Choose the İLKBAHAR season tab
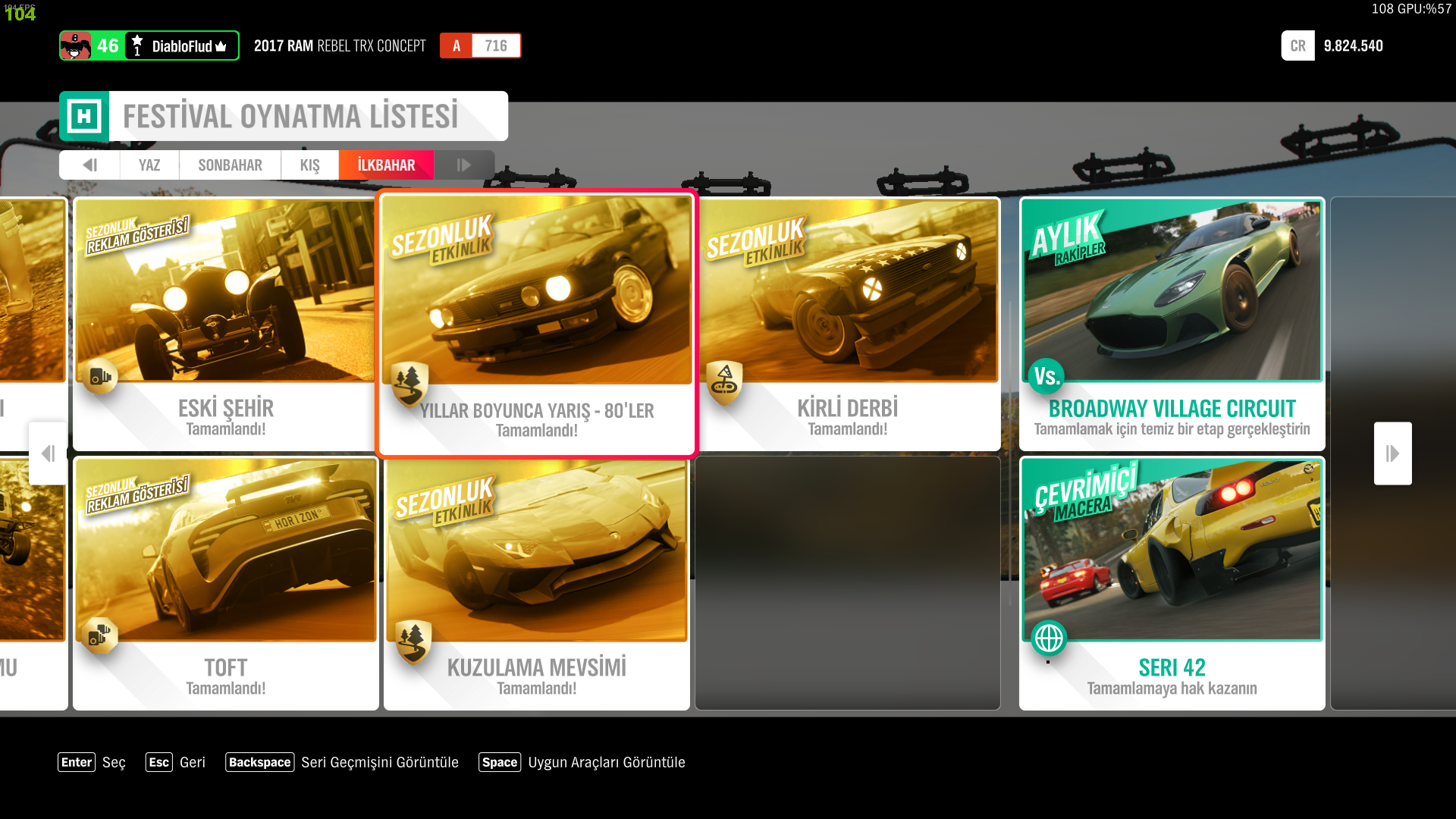This screenshot has width=1456, height=819. click(x=386, y=165)
